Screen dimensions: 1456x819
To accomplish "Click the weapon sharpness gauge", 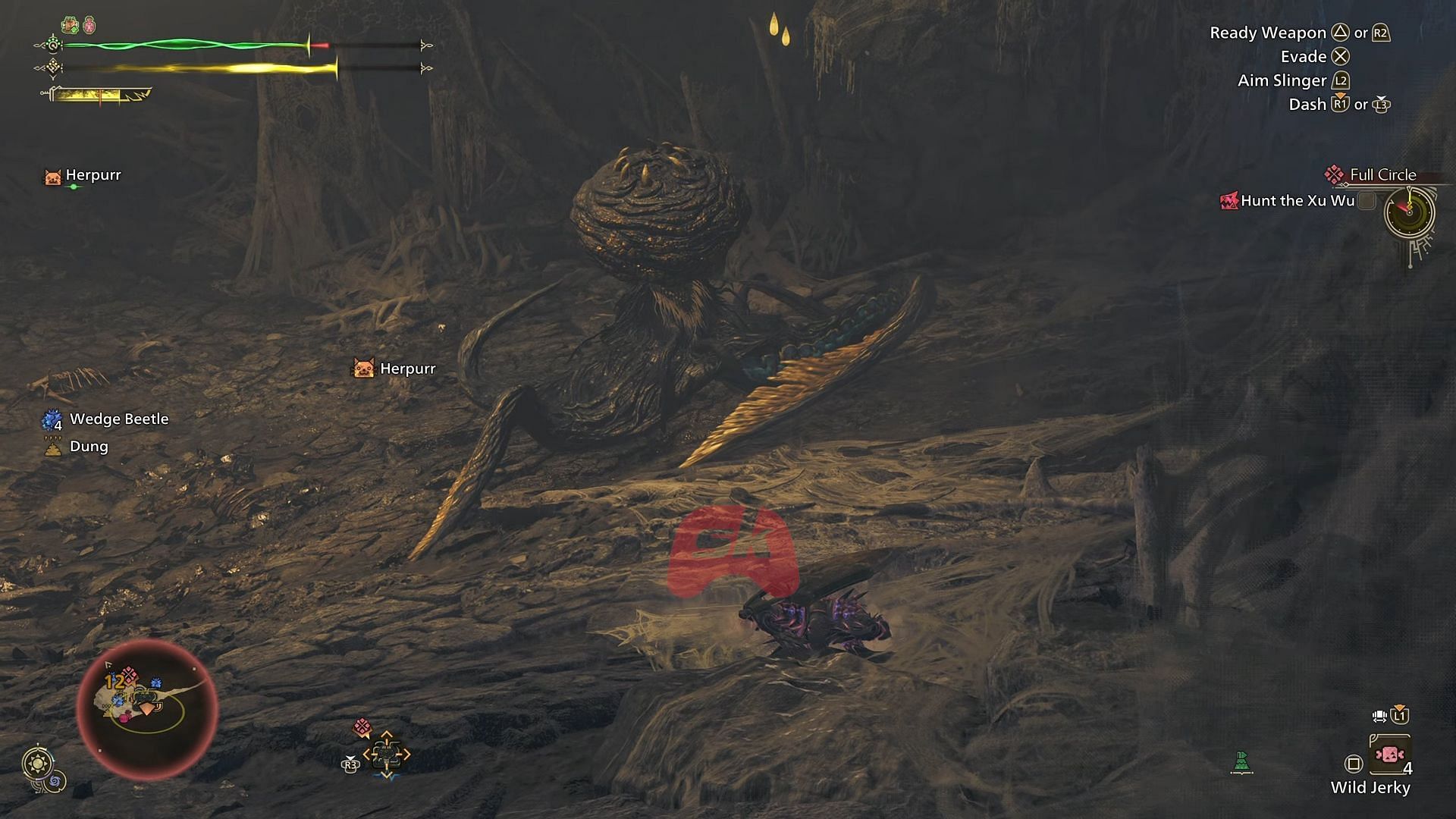I will (99, 95).
